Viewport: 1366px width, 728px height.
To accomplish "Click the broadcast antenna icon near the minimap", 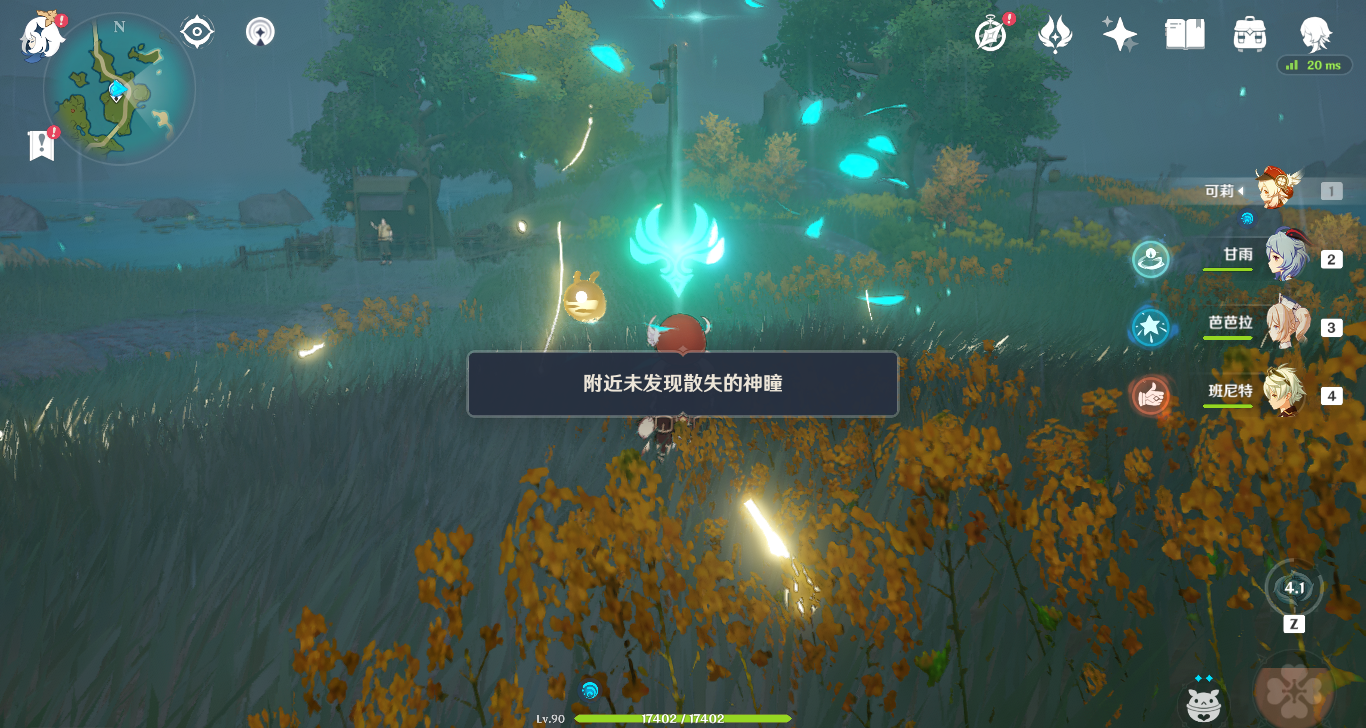I will tap(259, 31).
